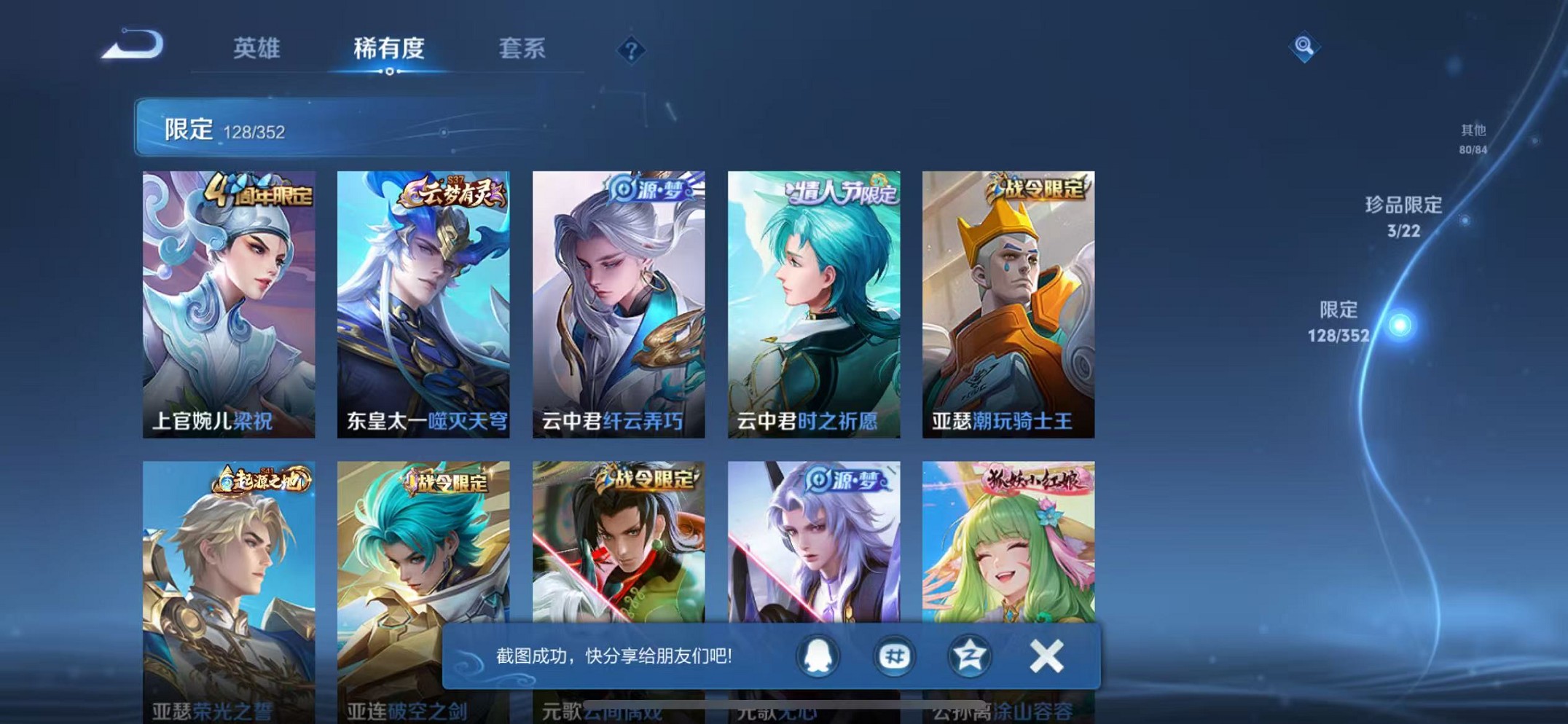Expand the 限定 128/352 header panel
This screenshot has width=1568, height=724.
tap(226, 130)
